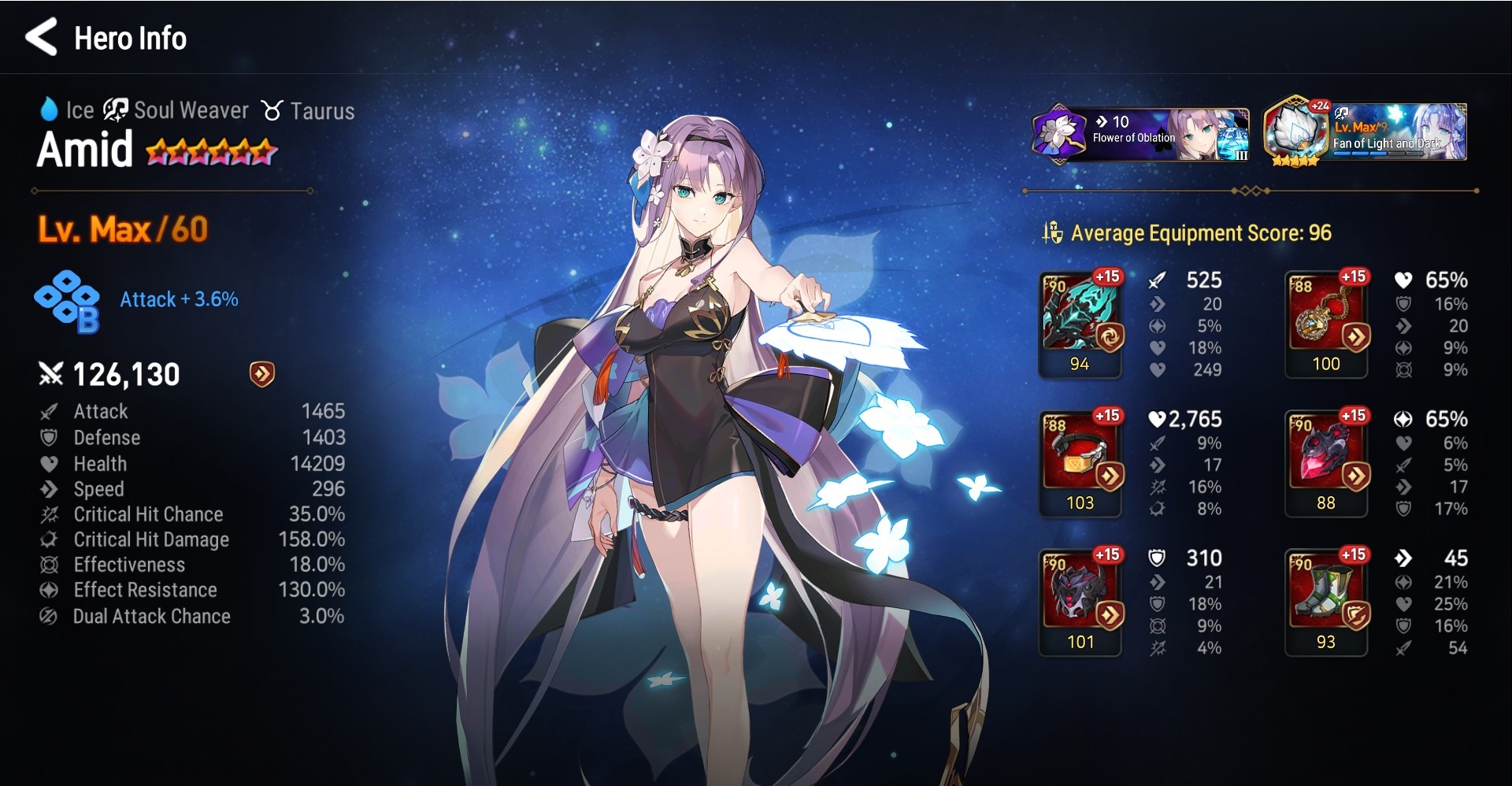1512x786 pixels.
Task: Select the boots slot with score 93
Action: [x=1326, y=602]
